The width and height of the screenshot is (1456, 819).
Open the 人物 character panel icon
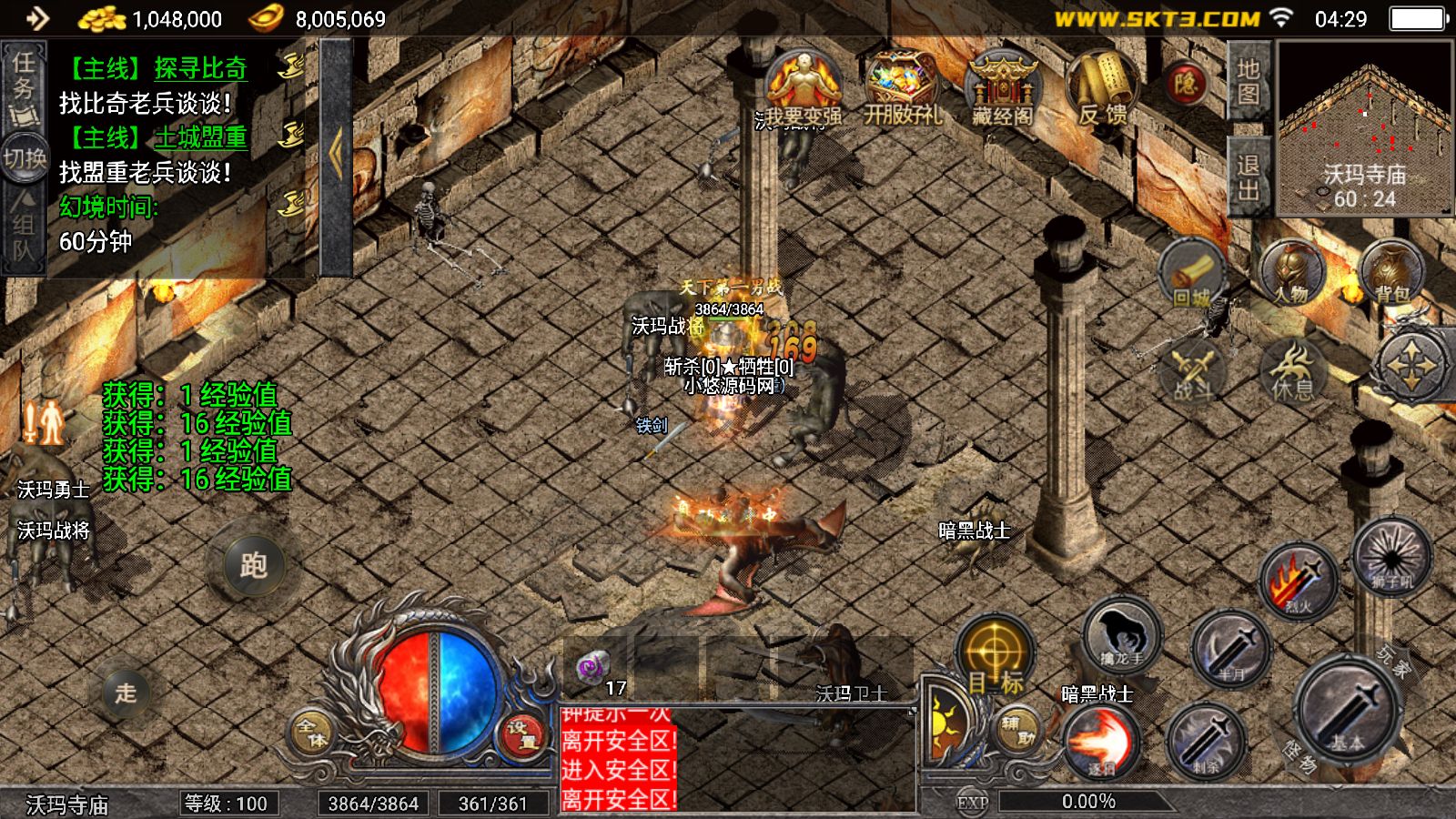pos(1290,268)
